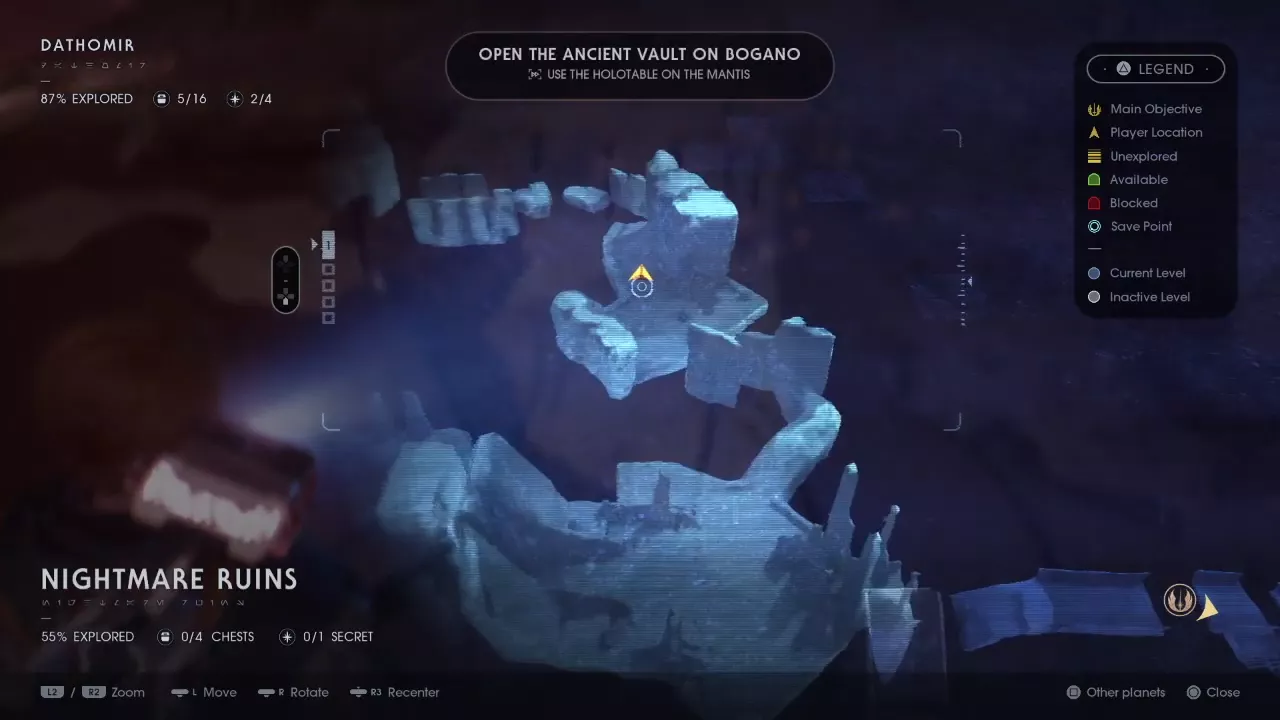Click the save point marker on map
The width and height of the screenshot is (1280, 720).
pos(641,288)
